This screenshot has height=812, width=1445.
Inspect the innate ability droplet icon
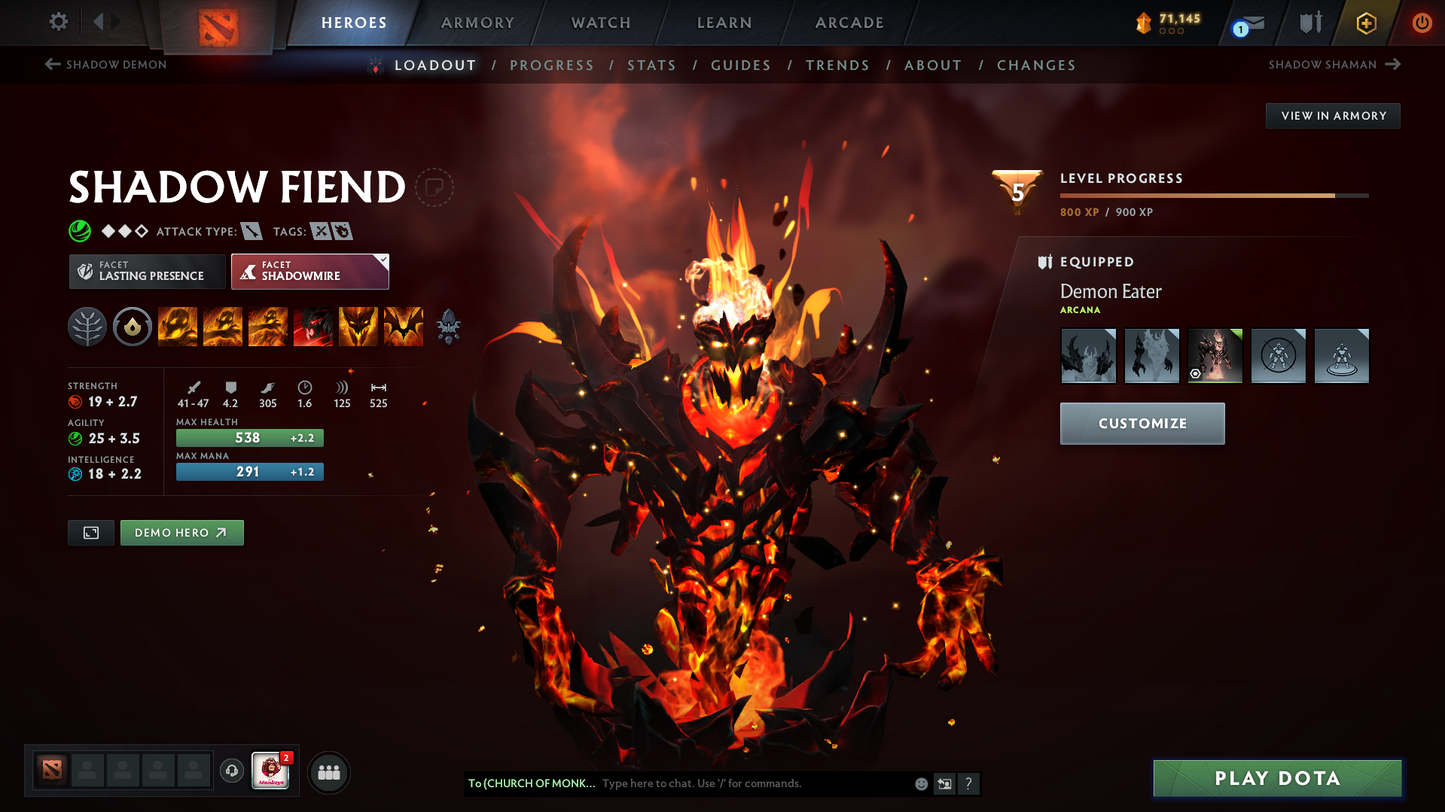point(132,327)
